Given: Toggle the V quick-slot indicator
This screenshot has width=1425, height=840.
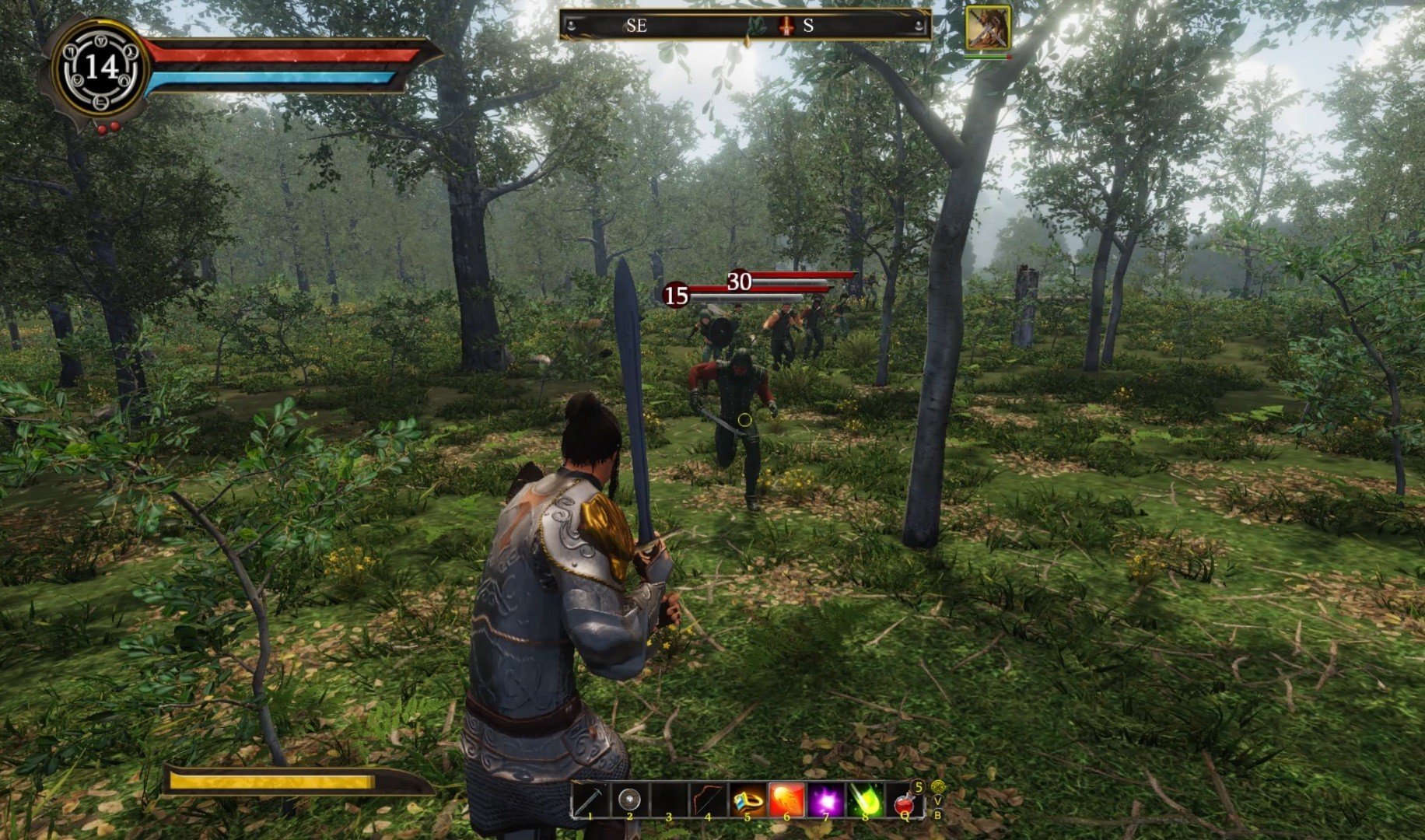Looking at the screenshot, I should (x=937, y=801).
